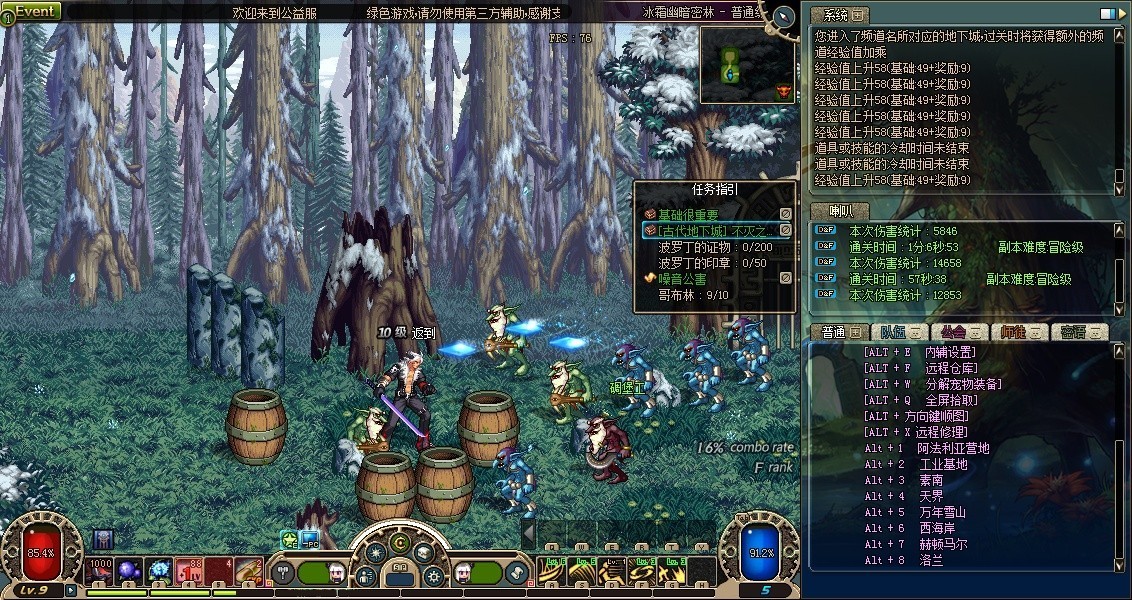Use the purple orb consumable slot

pyautogui.click(x=130, y=571)
